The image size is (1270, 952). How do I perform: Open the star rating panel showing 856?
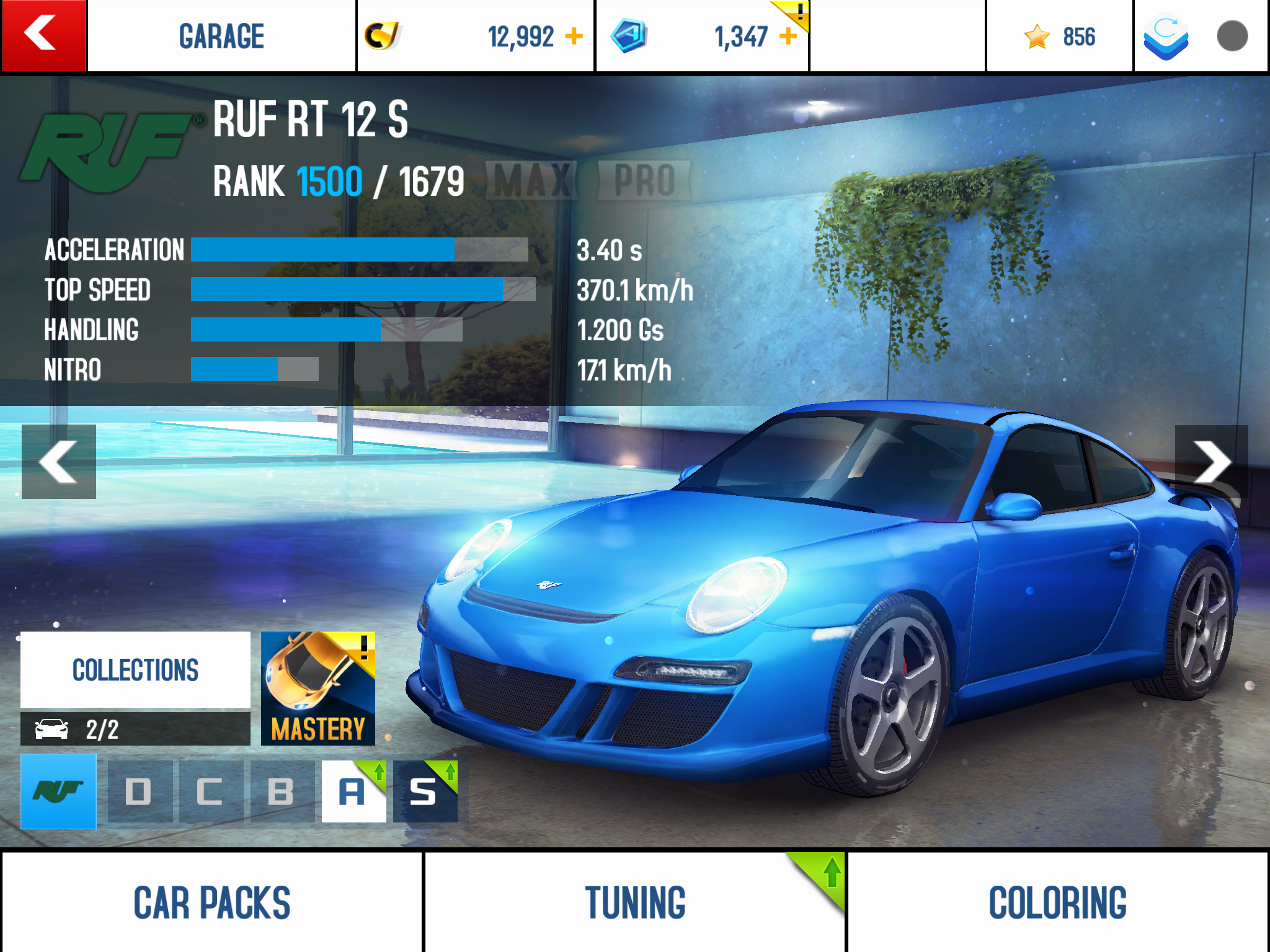coord(1059,37)
